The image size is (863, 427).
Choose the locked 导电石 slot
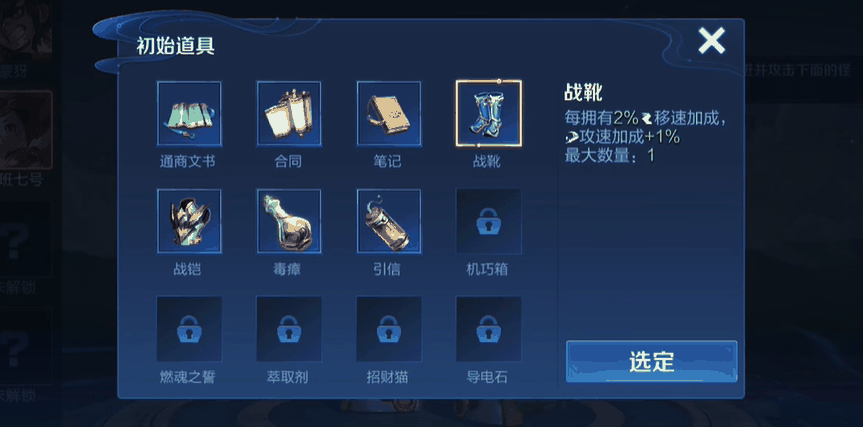tap(488, 329)
